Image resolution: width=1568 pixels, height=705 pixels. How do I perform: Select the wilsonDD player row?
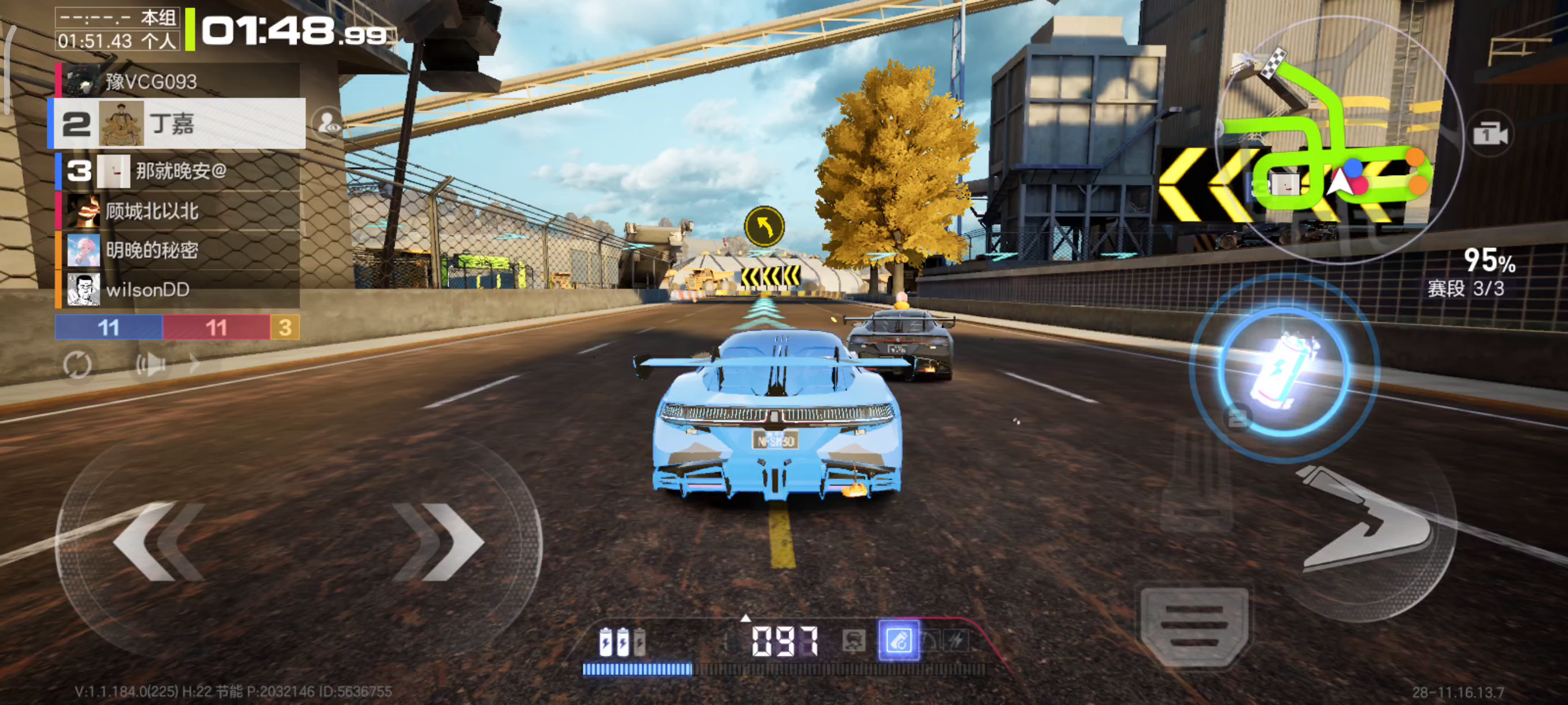click(x=177, y=290)
